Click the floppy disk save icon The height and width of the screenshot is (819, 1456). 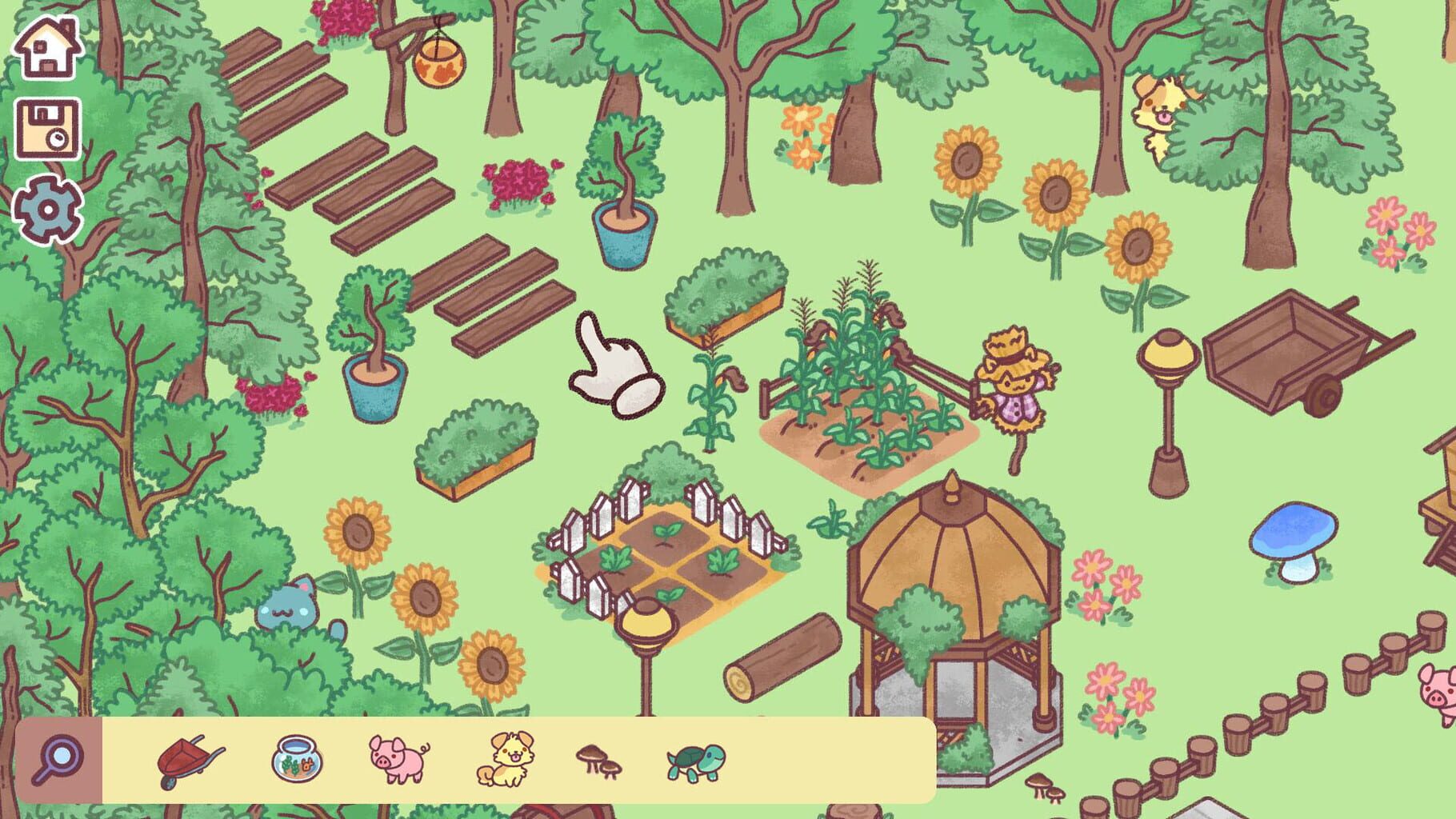(46, 128)
